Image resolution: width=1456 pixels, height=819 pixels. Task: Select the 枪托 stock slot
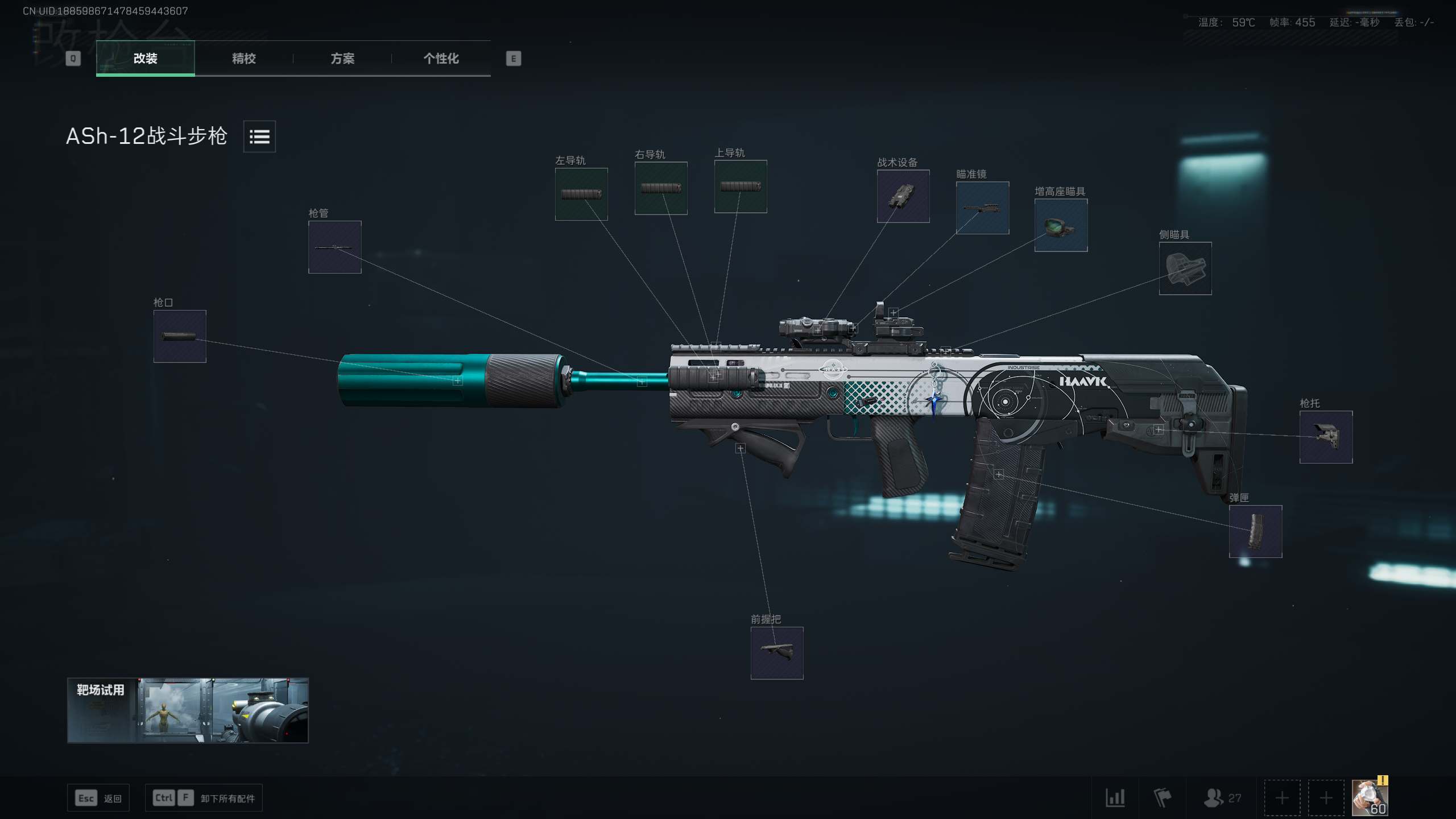click(1326, 437)
